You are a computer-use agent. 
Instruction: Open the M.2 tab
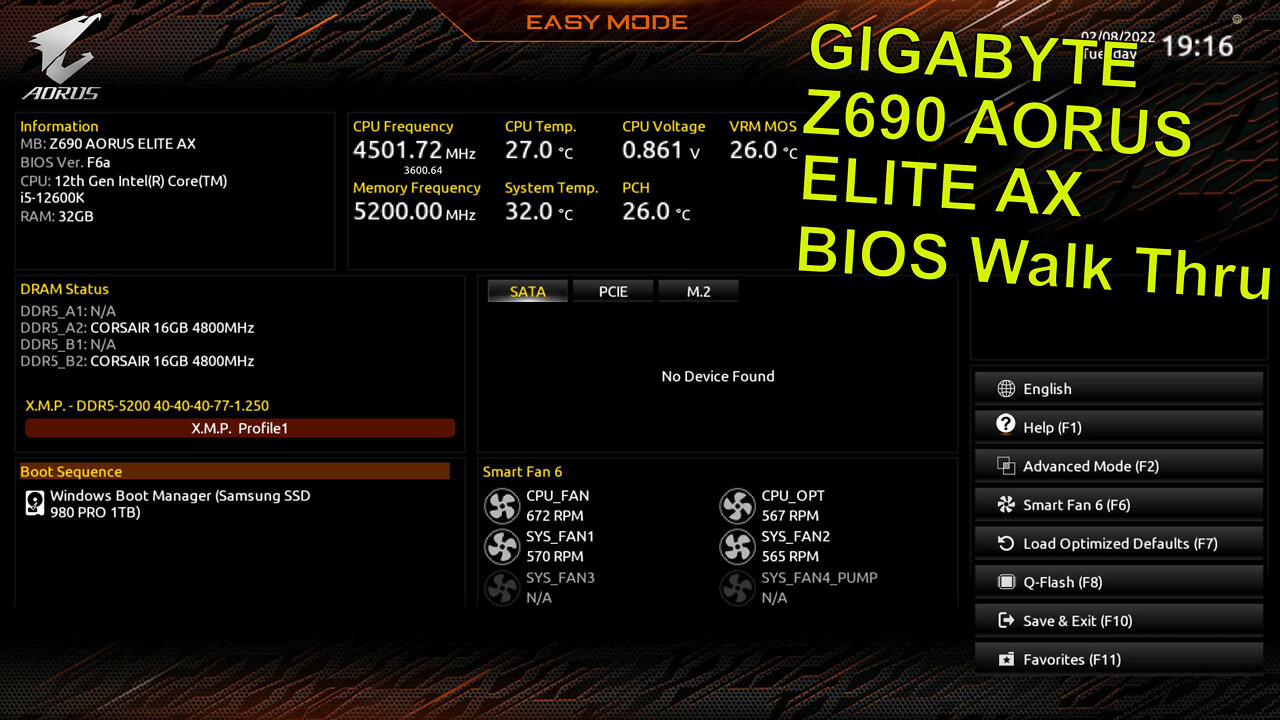698,291
